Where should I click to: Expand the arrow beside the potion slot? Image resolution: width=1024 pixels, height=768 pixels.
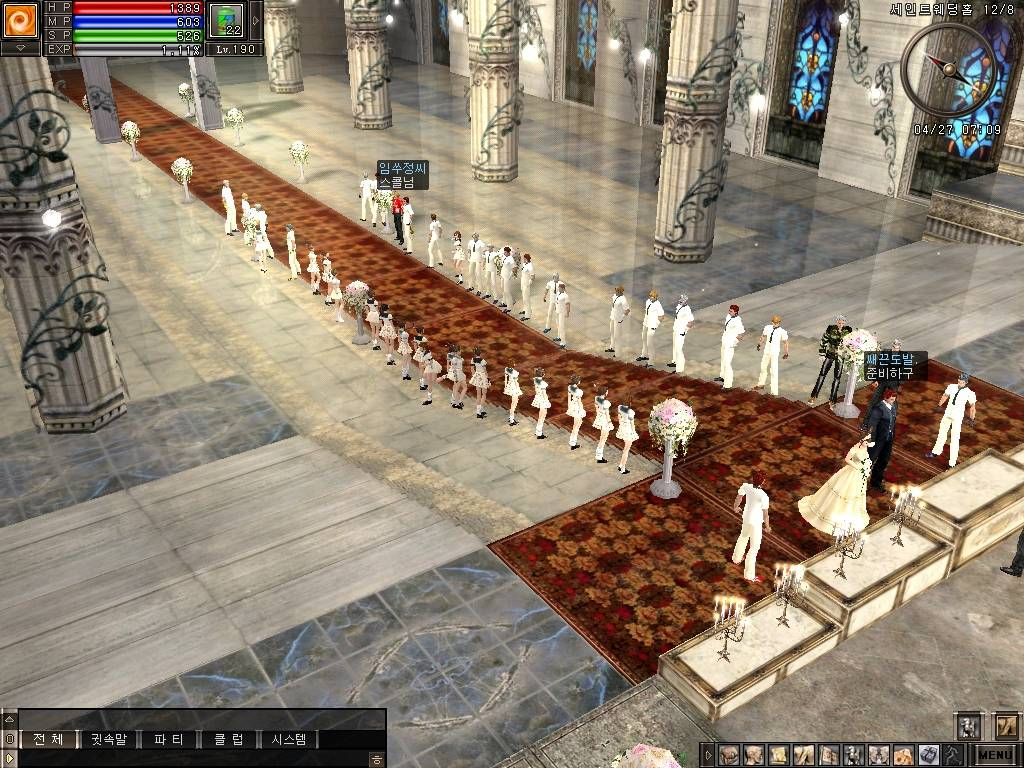255,20
